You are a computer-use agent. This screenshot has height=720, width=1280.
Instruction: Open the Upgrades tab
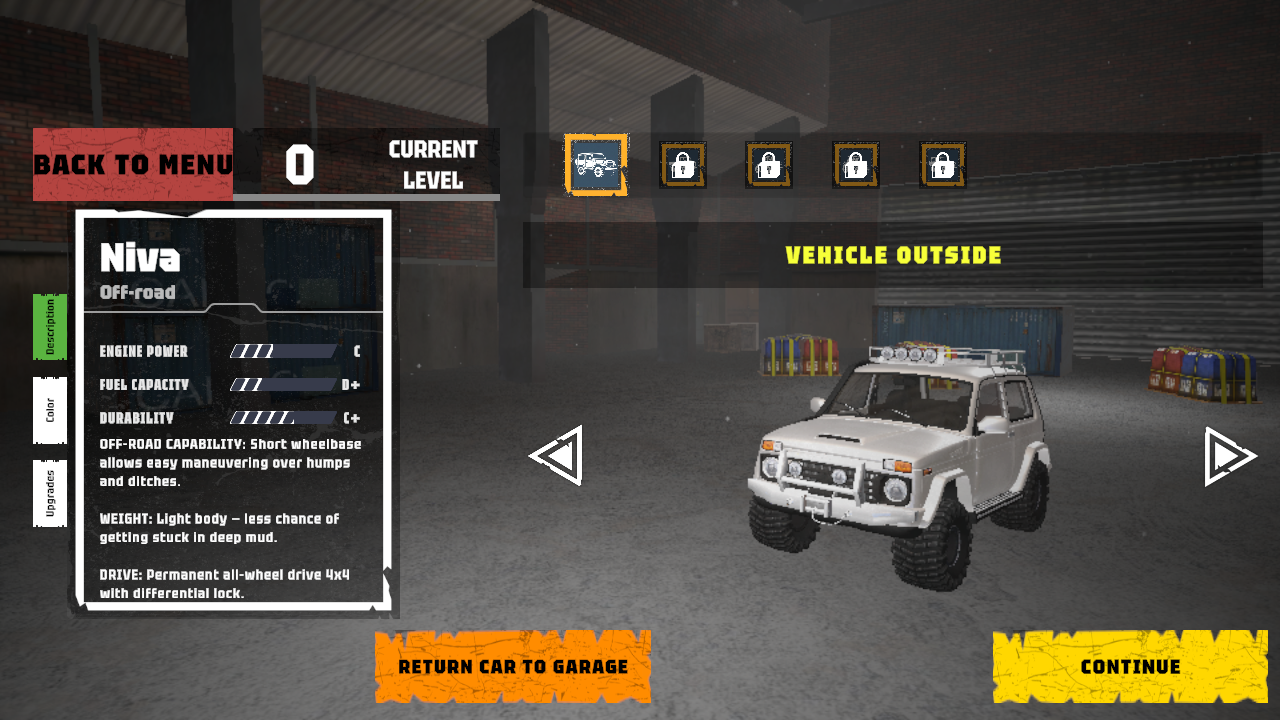[50, 493]
